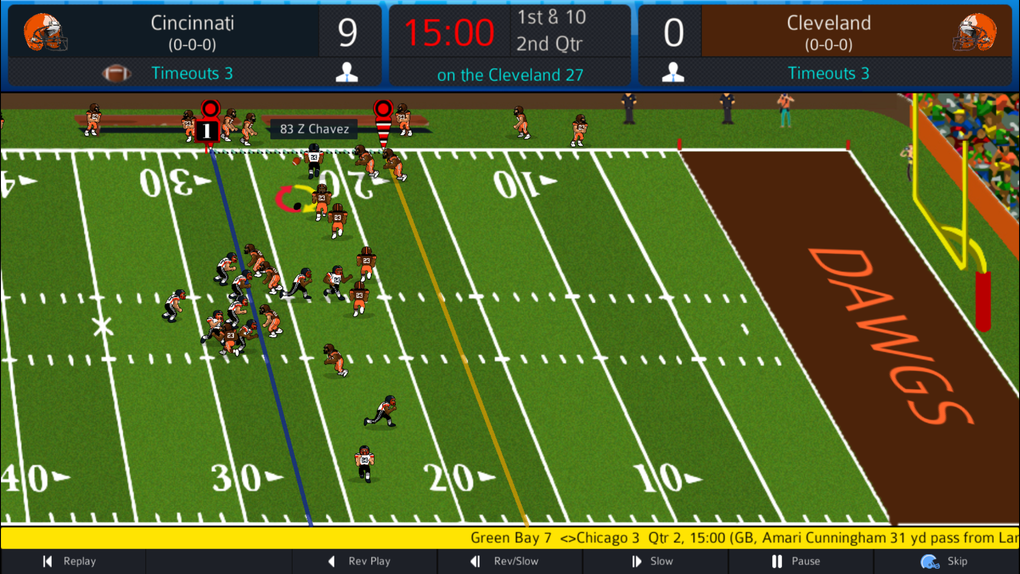Click the Cleveland helmet logo
Image resolution: width=1020 pixels, height=574 pixels.
click(x=974, y=32)
